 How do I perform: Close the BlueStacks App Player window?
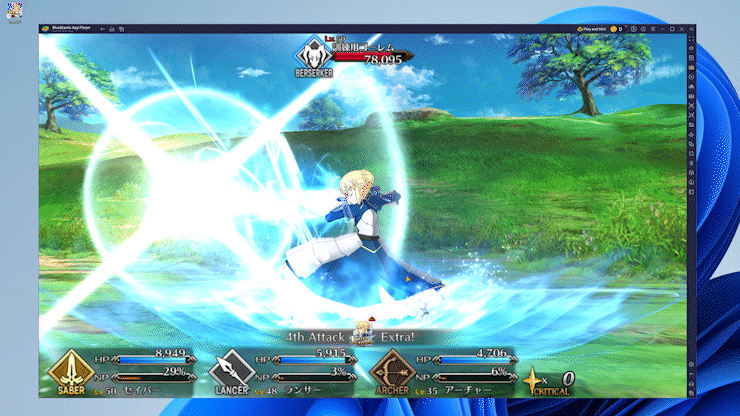[680, 29]
